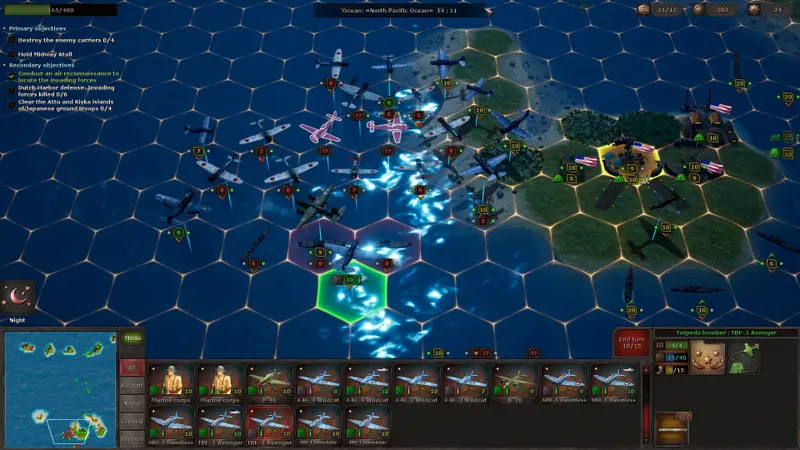Screen dimensions: 800x450
Task: Open the green Menu button
Action: pyautogui.click(x=132, y=338)
